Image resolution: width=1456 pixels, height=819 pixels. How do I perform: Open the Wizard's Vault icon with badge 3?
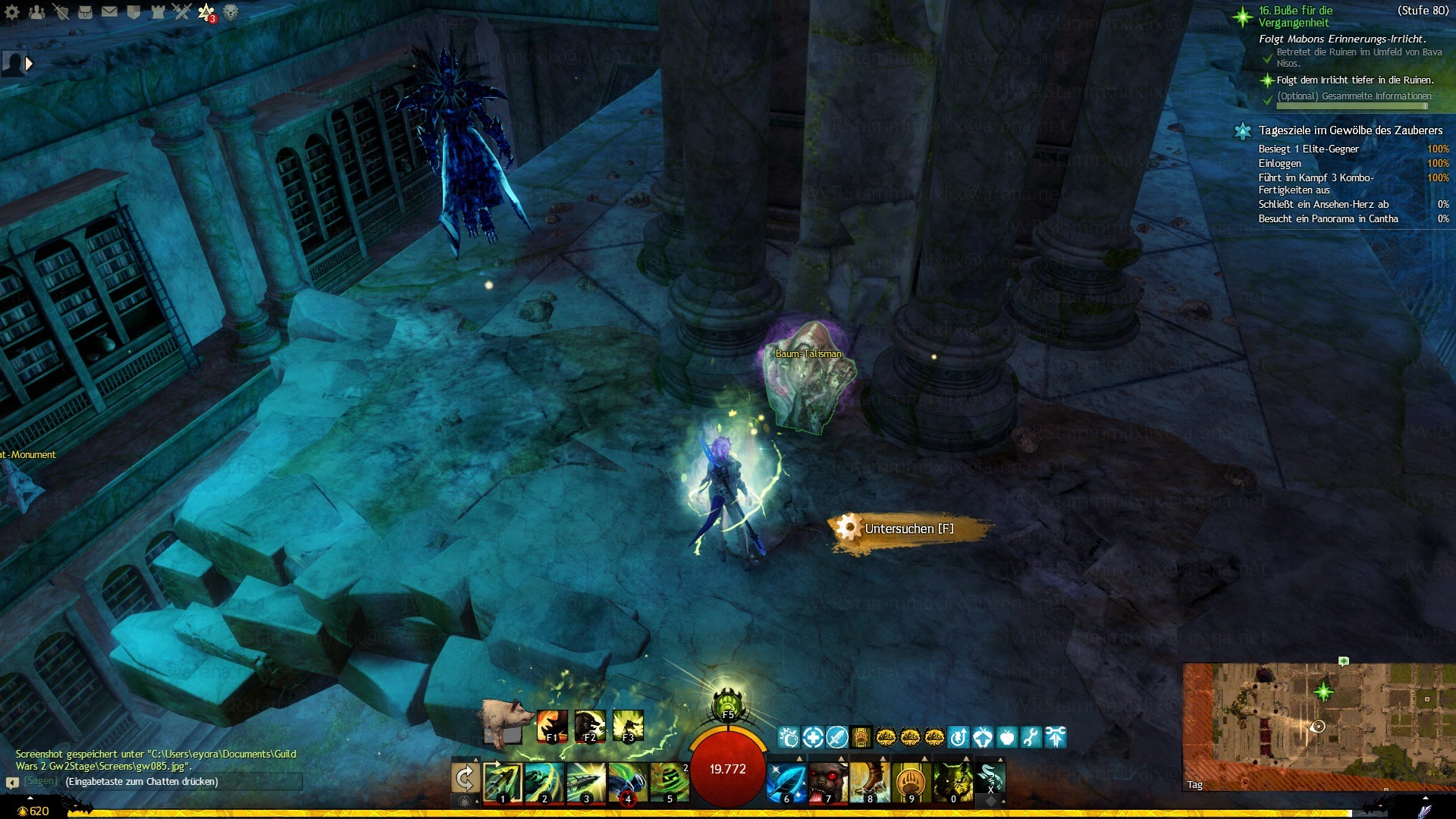(206, 12)
